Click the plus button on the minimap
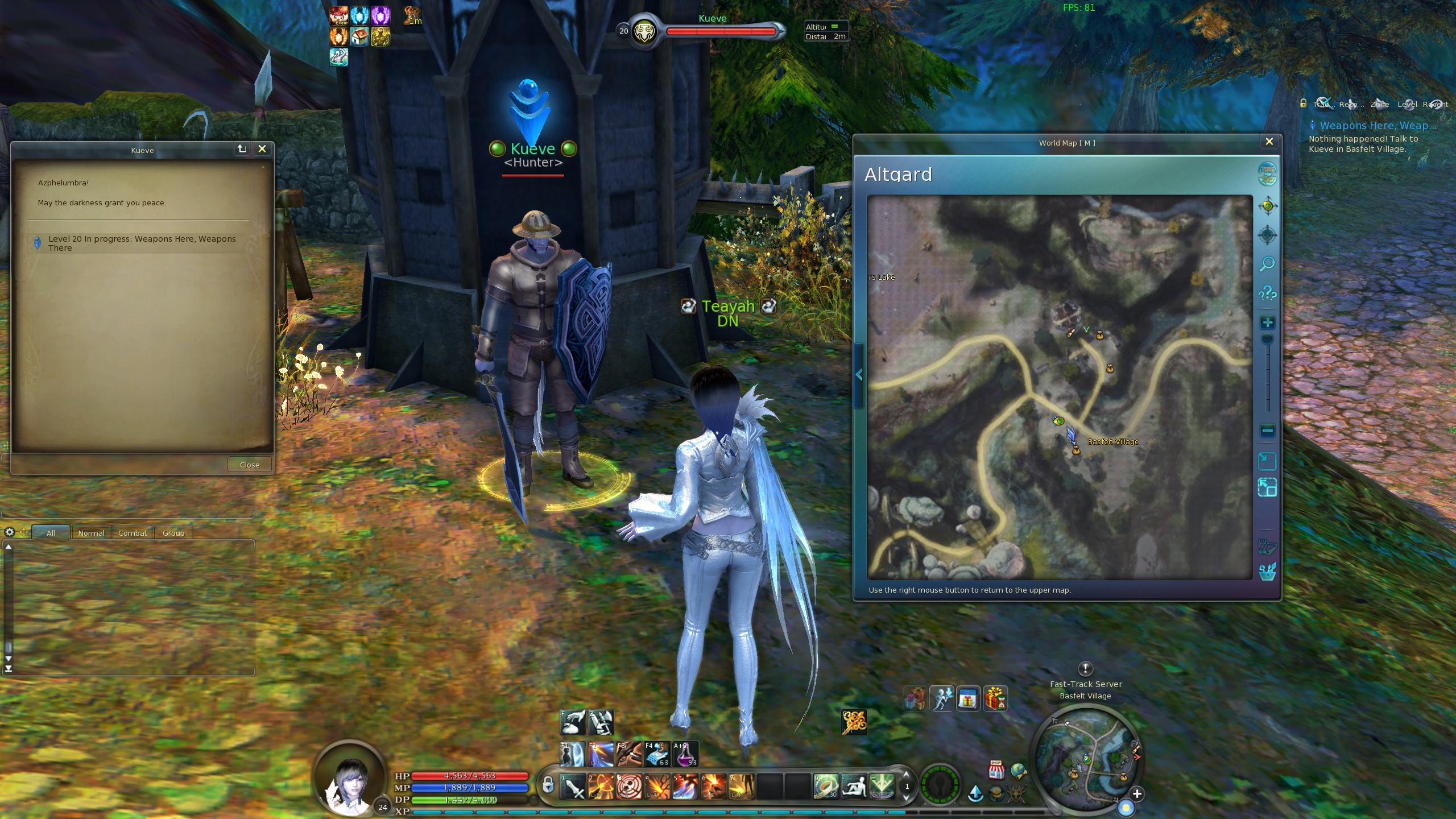 click(1137, 794)
